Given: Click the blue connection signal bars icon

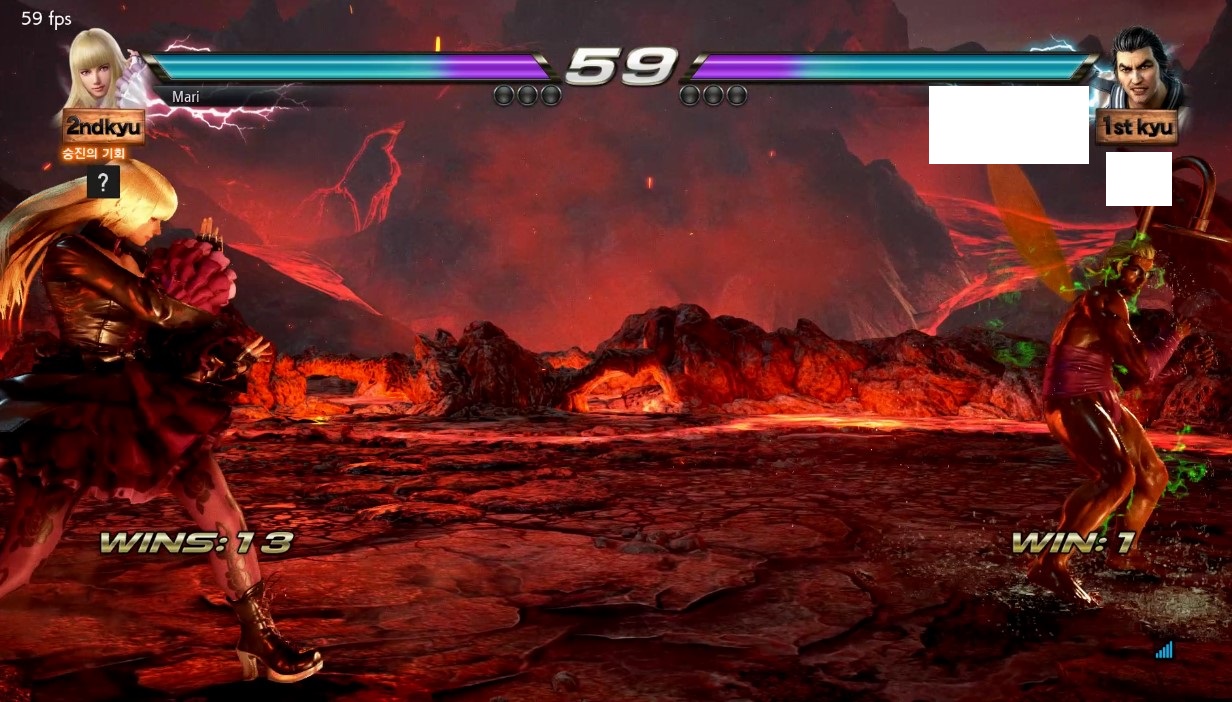Looking at the screenshot, I should coord(1164,650).
